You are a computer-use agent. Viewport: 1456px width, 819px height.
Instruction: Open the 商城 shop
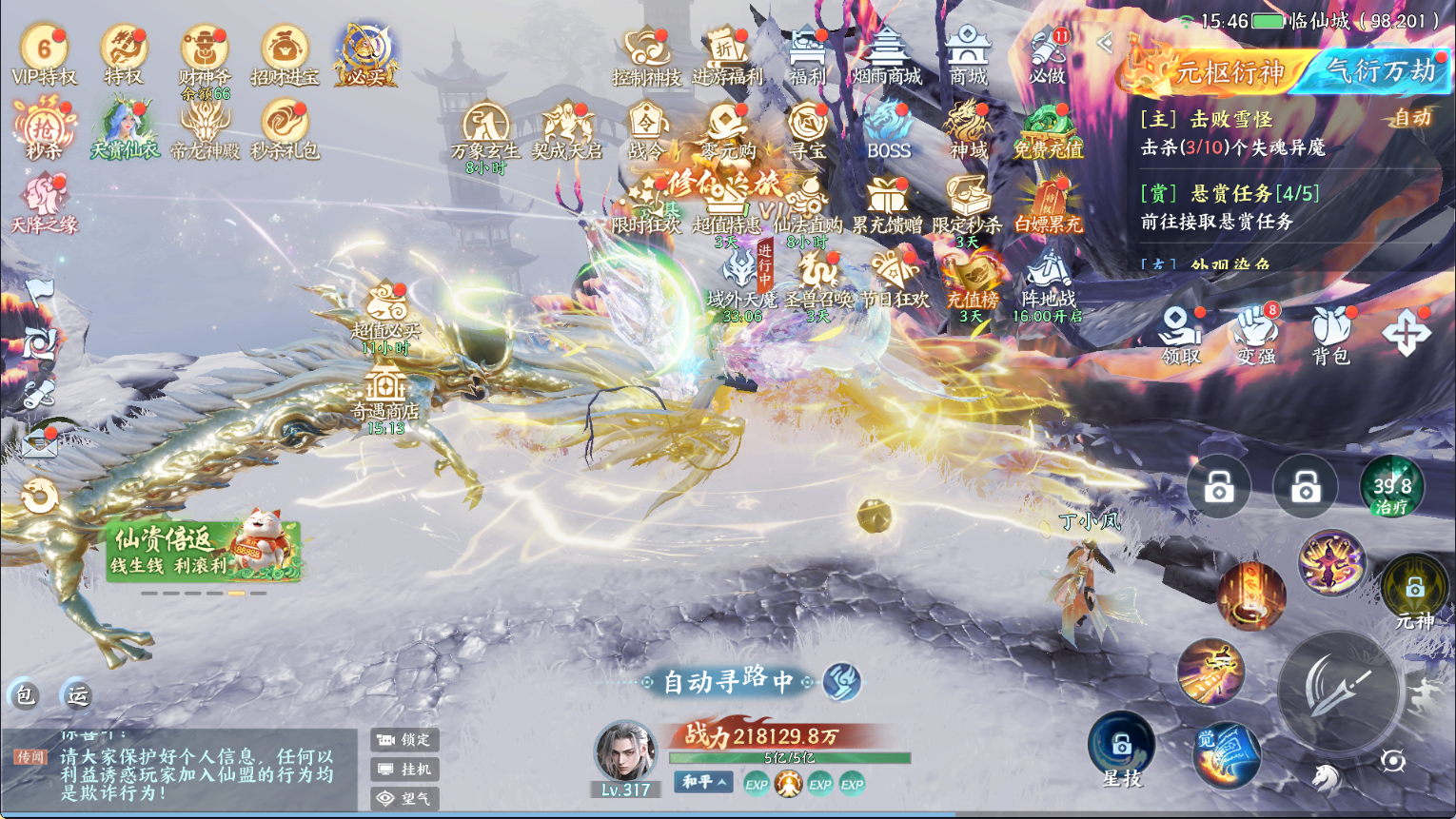click(x=968, y=55)
